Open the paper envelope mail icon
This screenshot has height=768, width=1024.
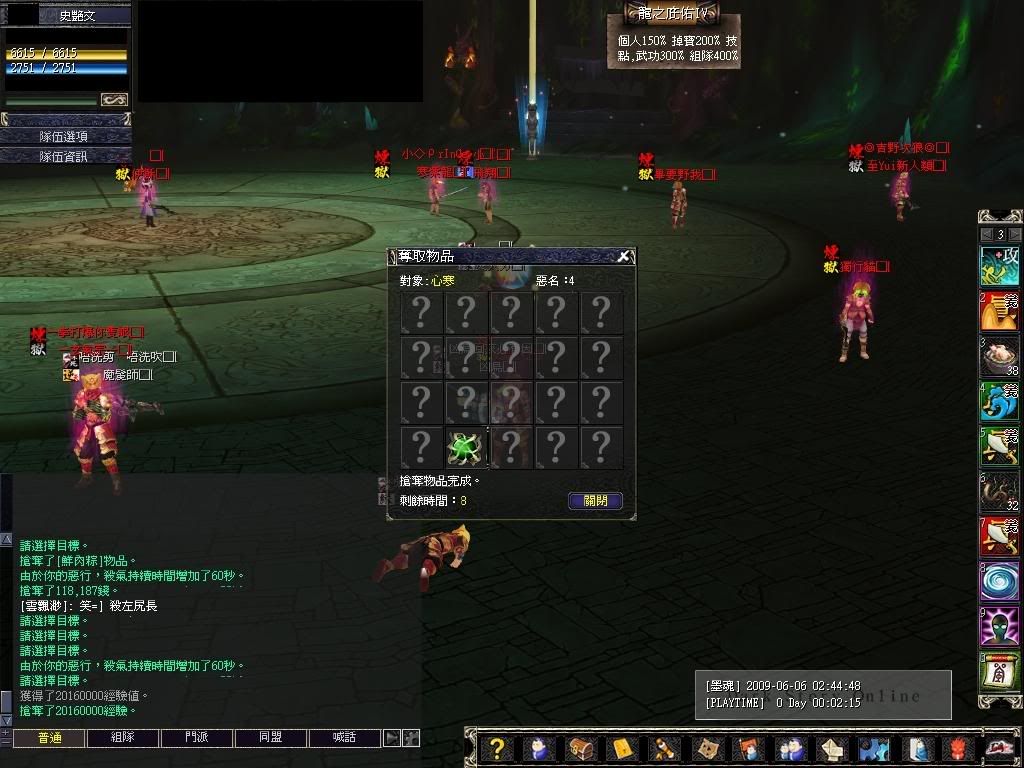[833, 748]
